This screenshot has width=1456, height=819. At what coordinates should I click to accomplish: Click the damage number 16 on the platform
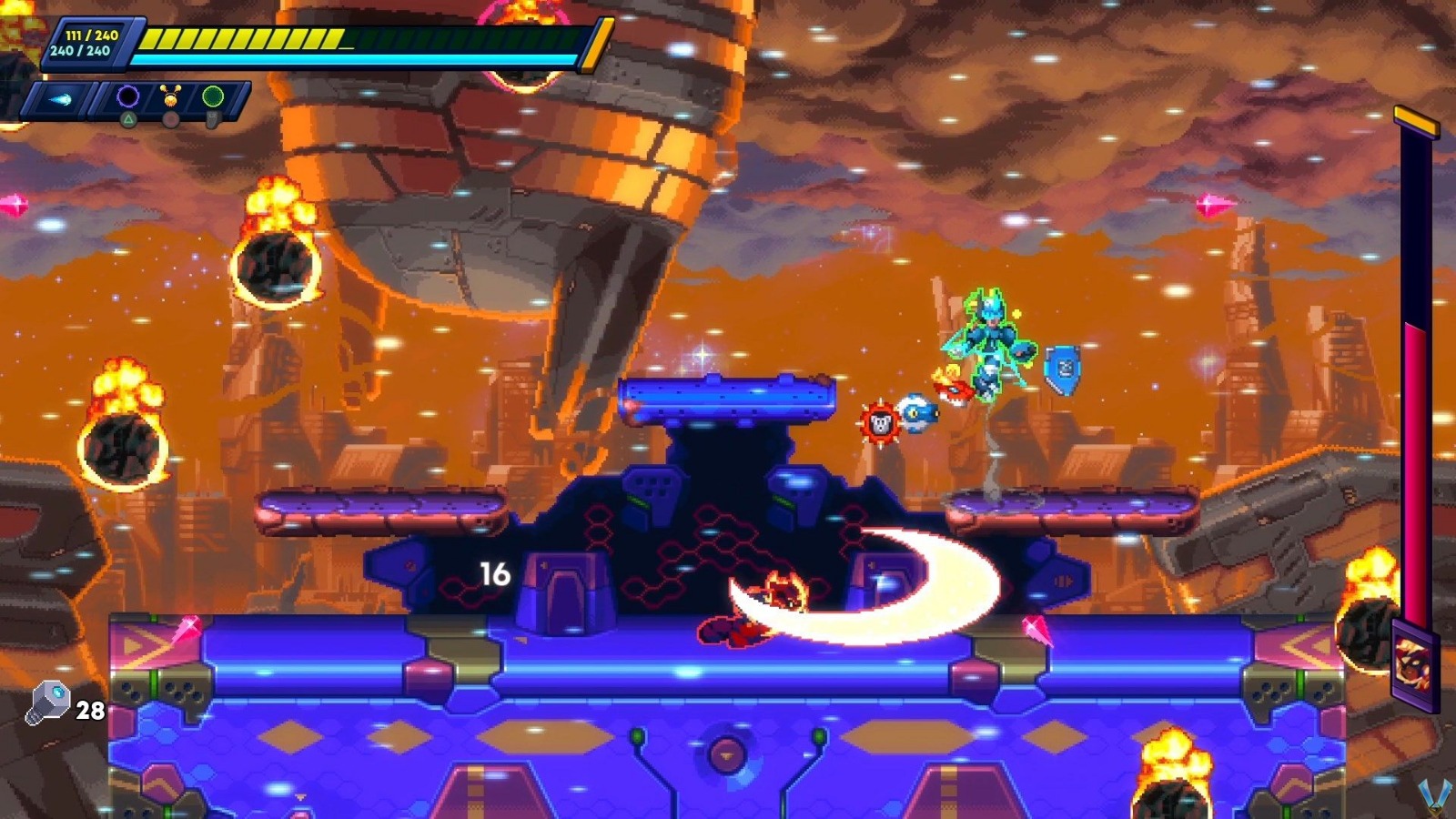[x=494, y=573]
